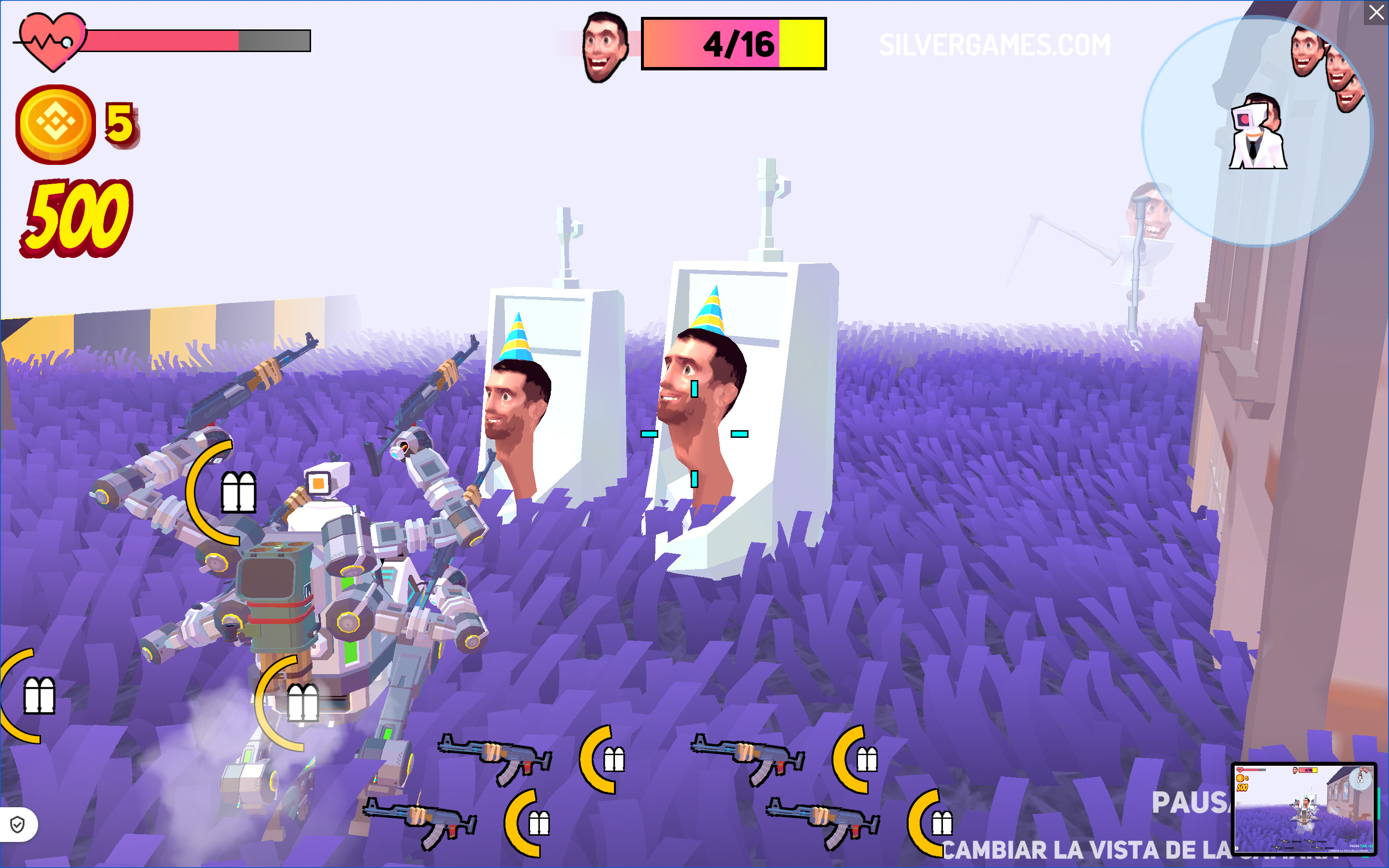Click the SILVERGAMES.COM watermark link

point(994,45)
